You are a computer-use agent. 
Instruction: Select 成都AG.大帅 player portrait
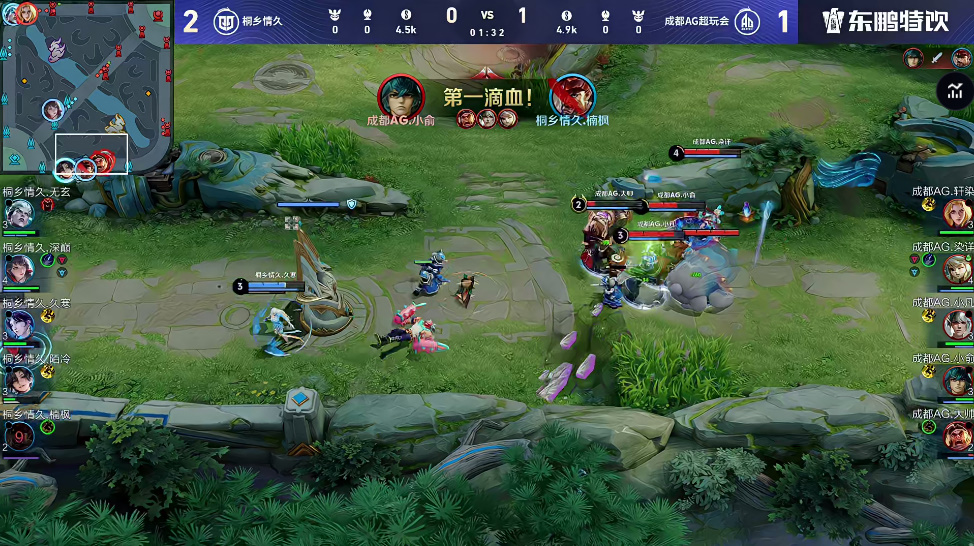(x=957, y=435)
